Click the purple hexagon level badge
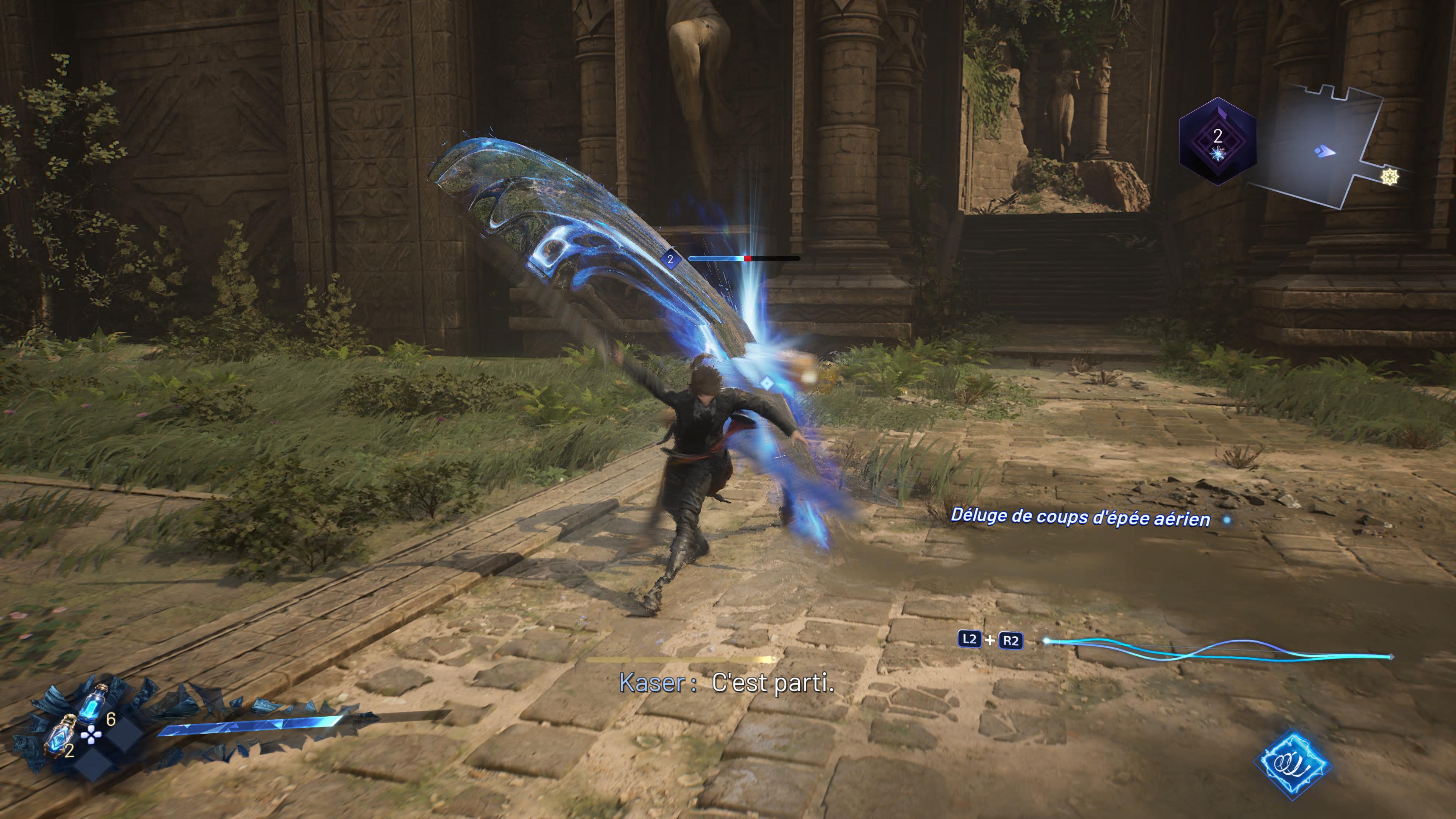This screenshot has height=819, width=1456. point(1218,141)
